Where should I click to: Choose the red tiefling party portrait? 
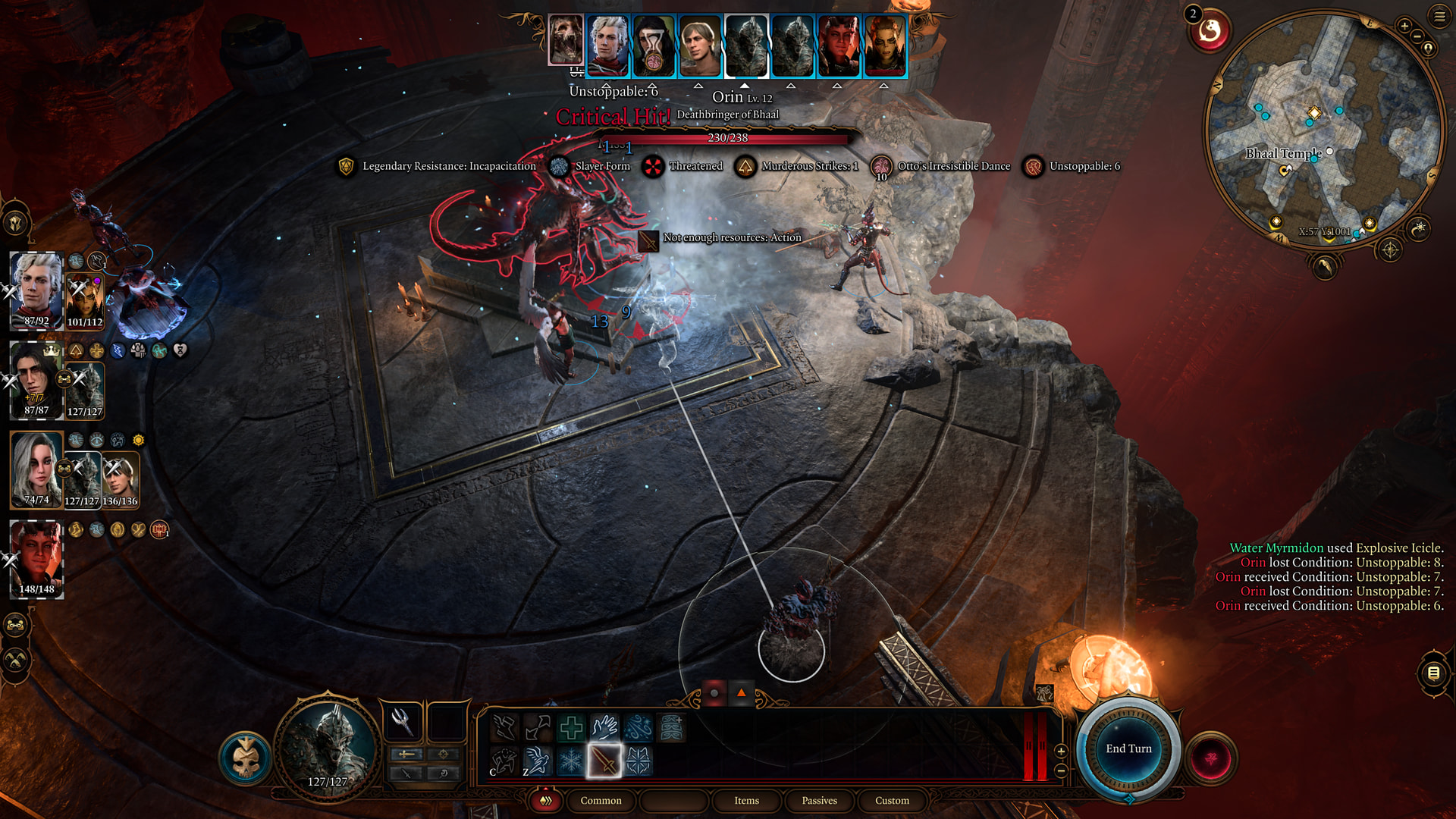coord(36,559)
